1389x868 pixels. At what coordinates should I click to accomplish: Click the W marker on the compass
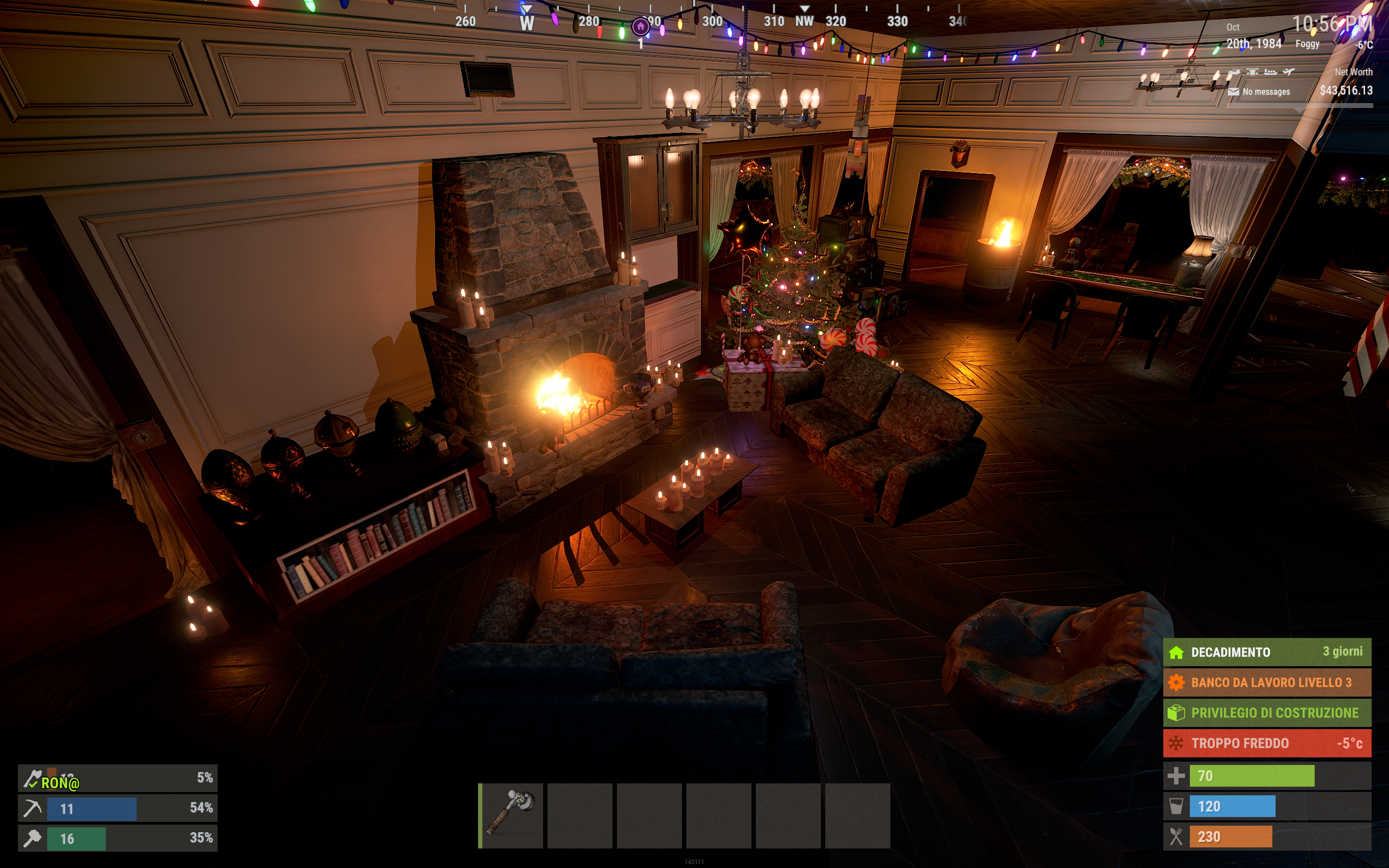pyautogui.click(x=526, y=23)
